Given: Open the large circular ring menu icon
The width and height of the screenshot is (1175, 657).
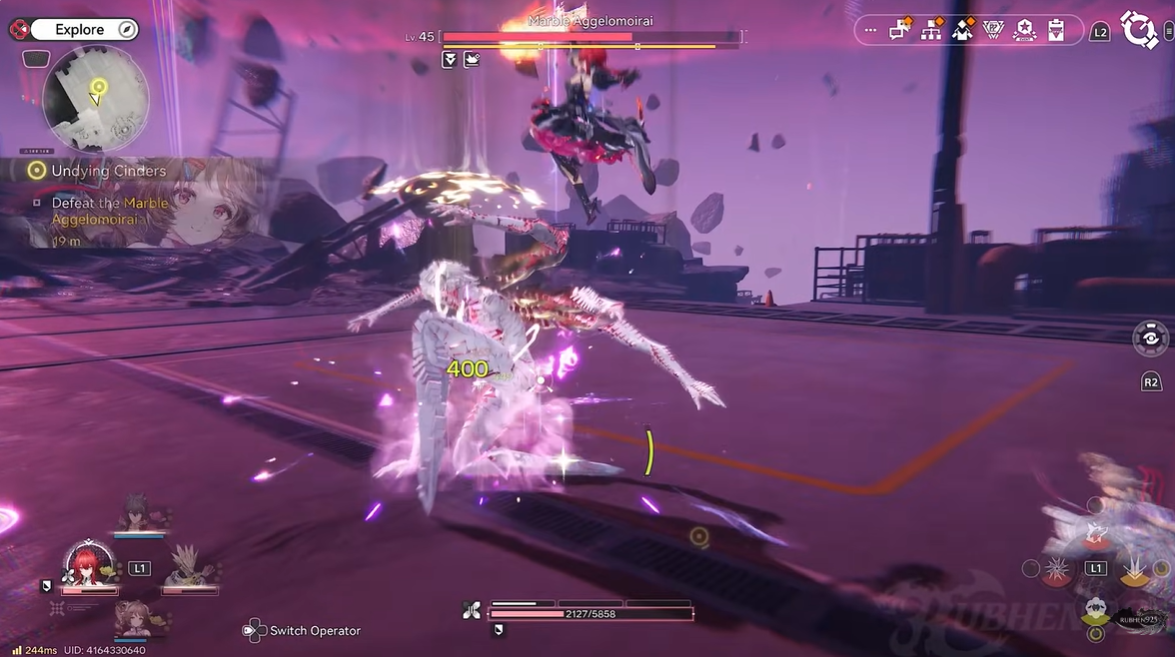Looking at the screenshot, I should point(1139,30).
